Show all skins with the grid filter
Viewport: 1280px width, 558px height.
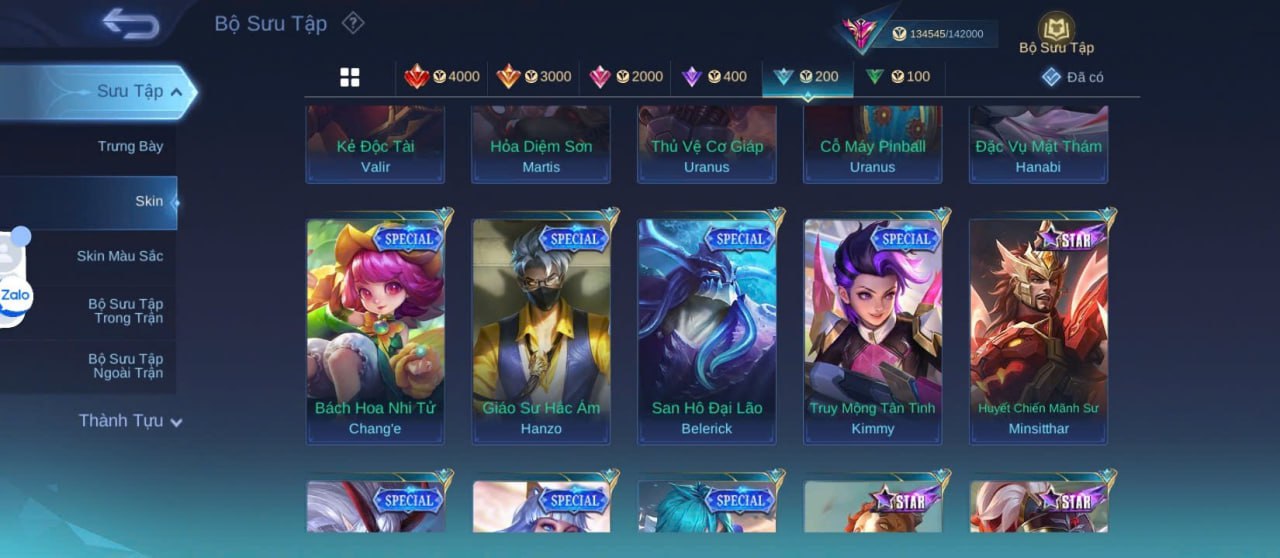click(350, 77)
